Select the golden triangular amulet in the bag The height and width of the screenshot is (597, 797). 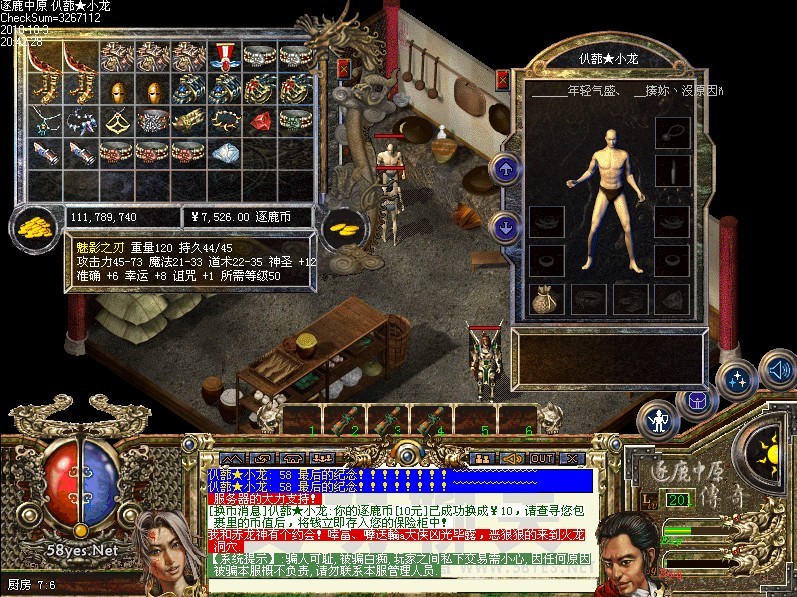point(114,123)
